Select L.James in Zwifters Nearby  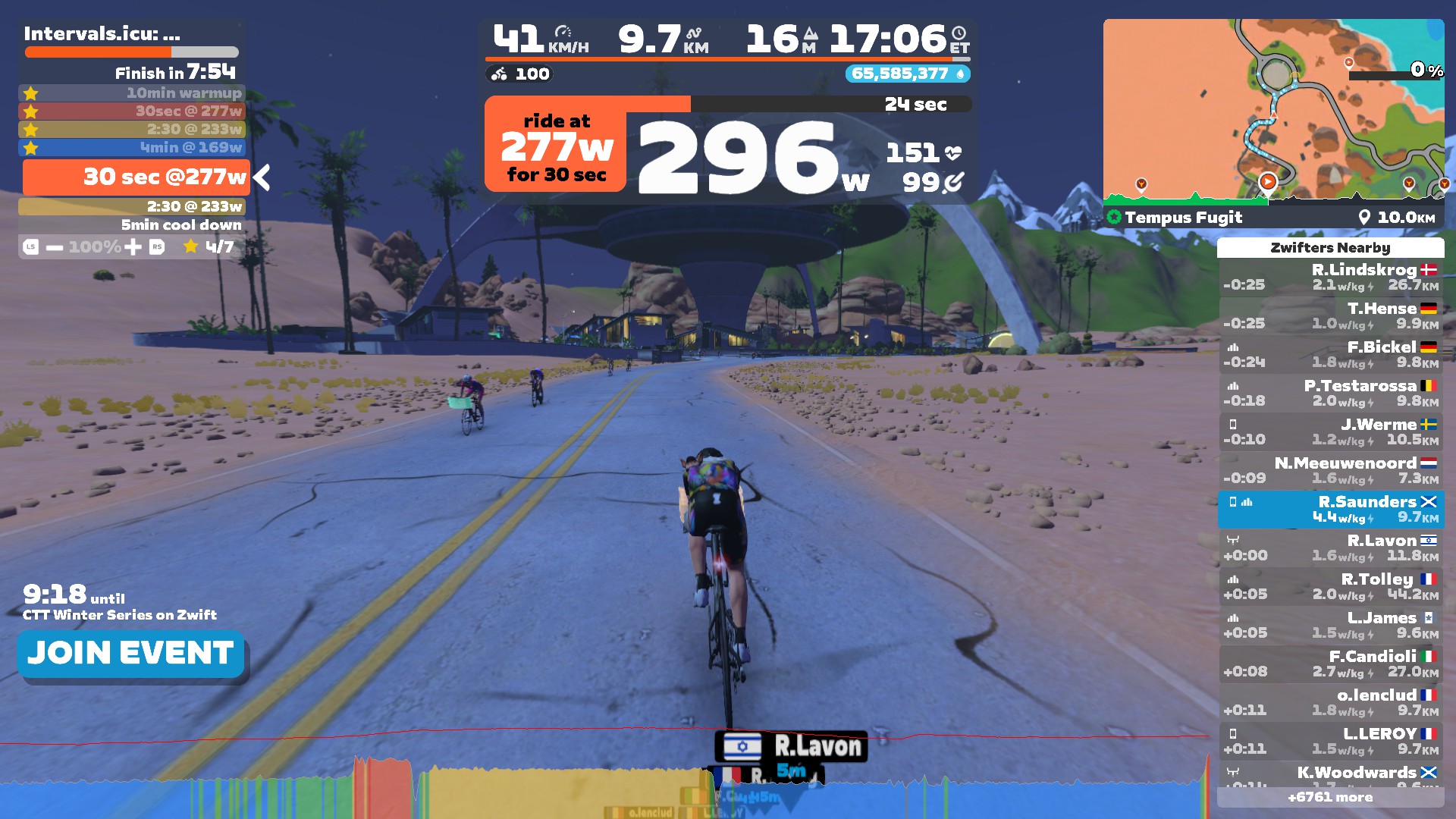coord(1330,625)
